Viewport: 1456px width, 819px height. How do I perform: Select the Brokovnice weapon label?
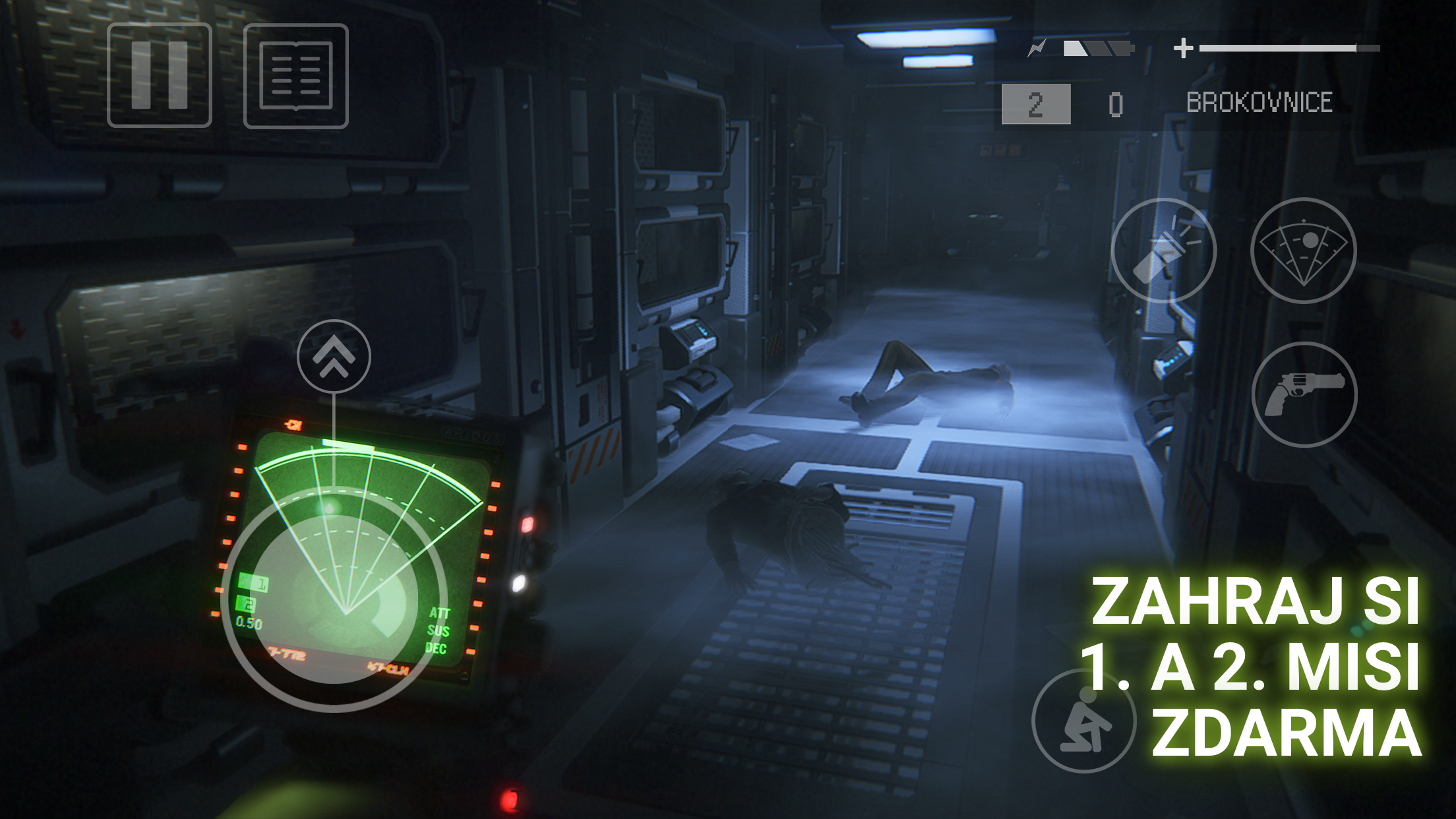1259,103
